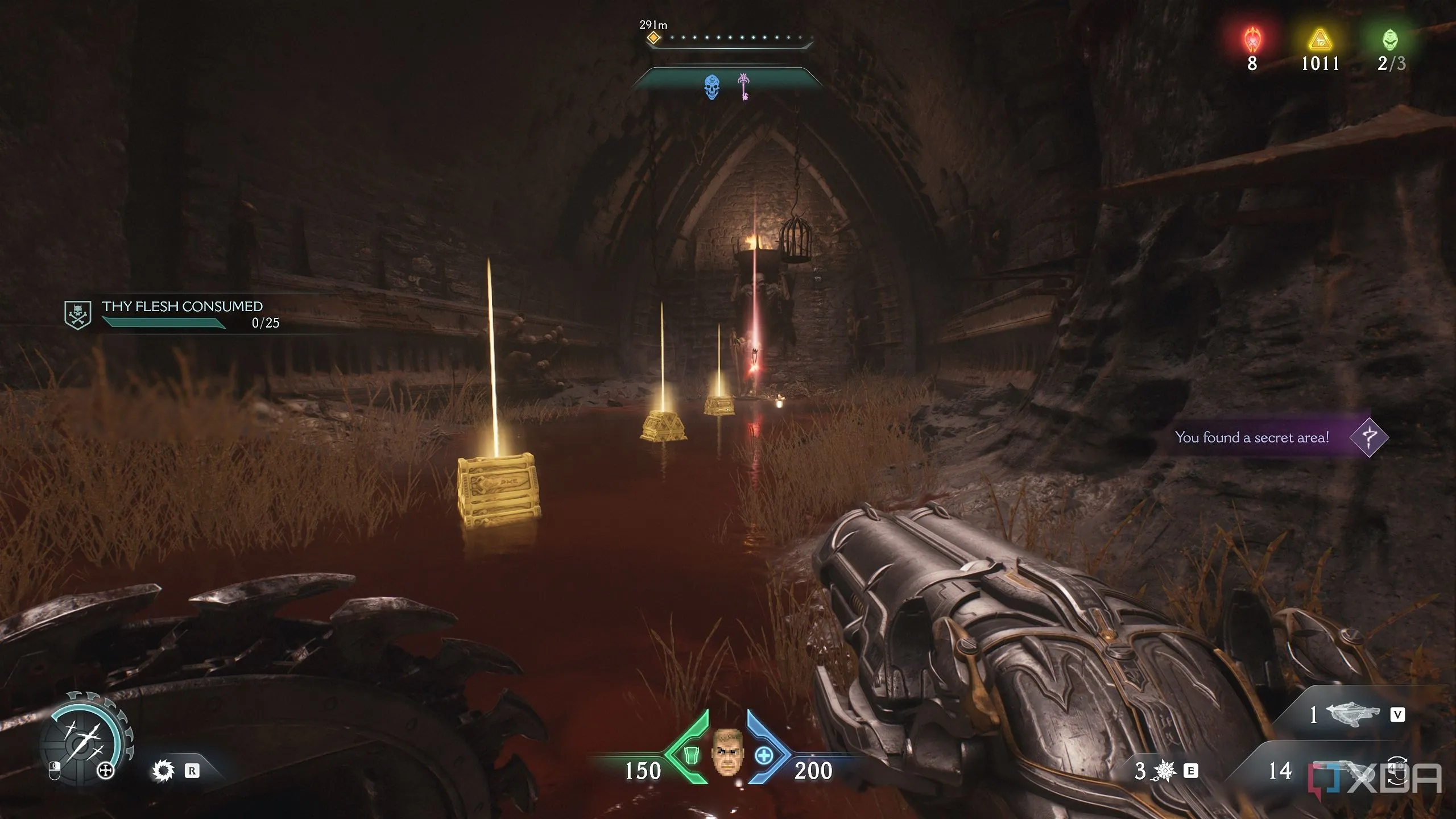Click the purple question mark diamond

[1368, 437]
